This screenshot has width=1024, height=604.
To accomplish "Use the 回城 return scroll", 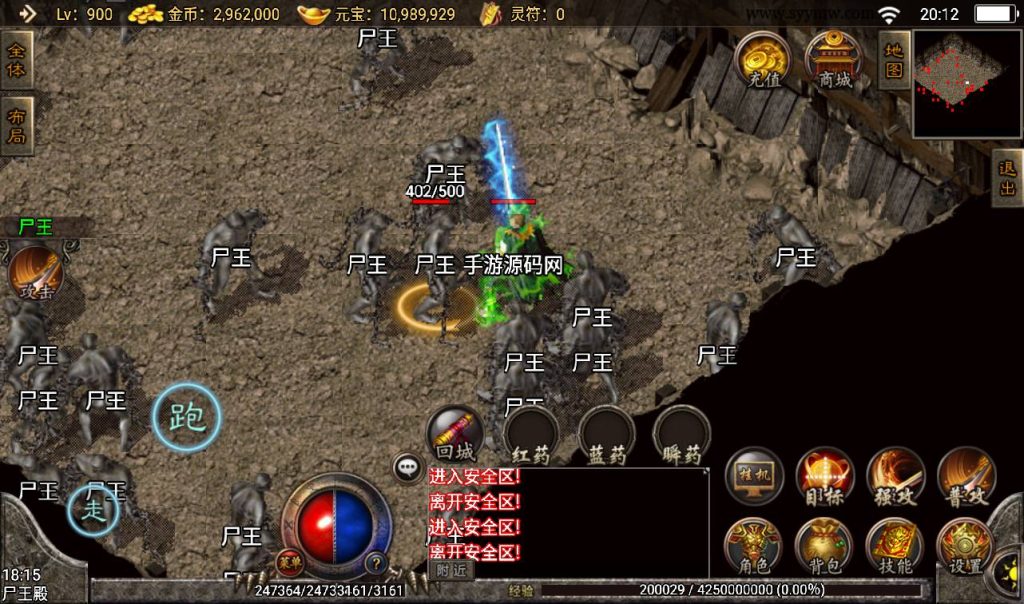I will click(x=455, y=433).
